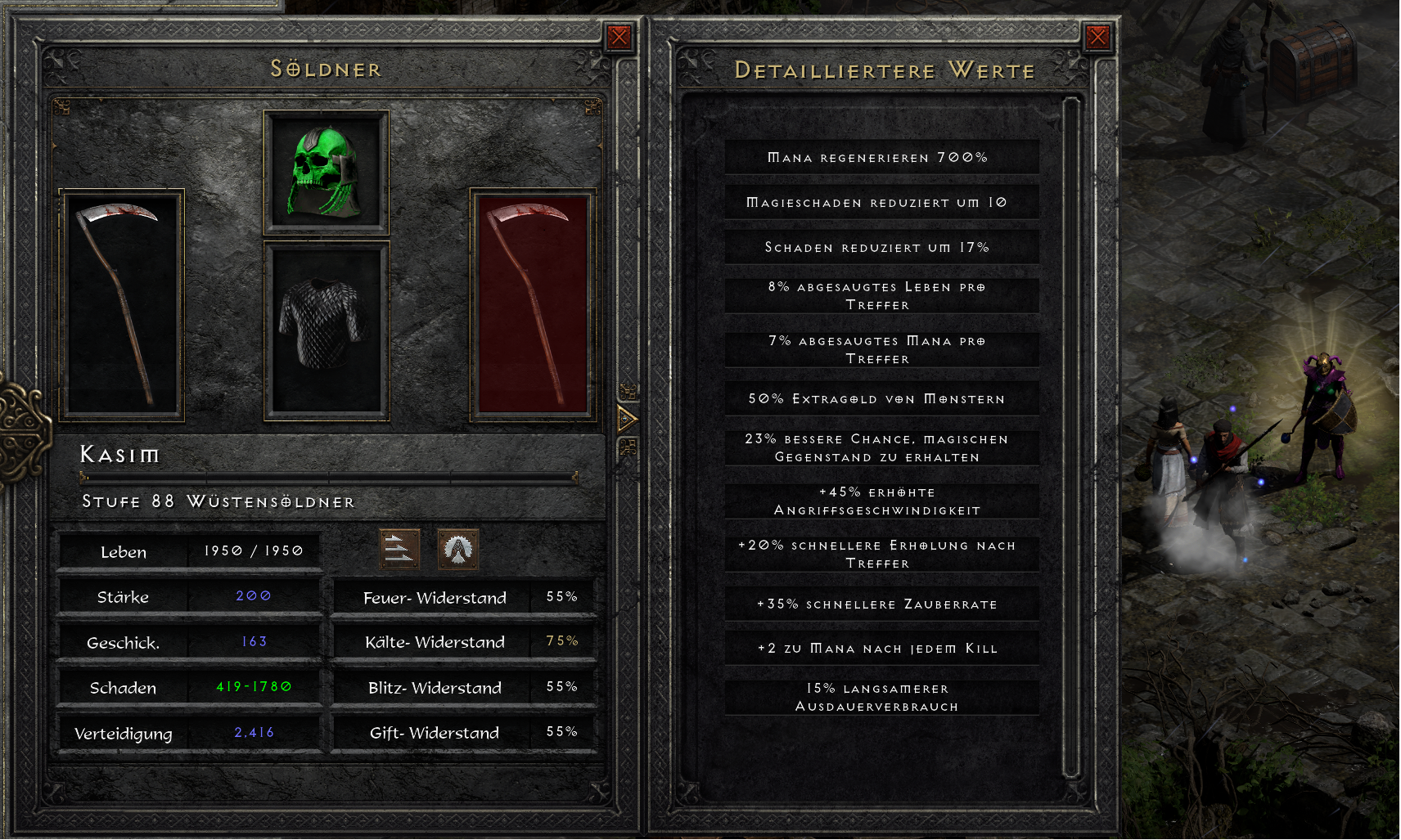
Task: Click the Detailliertere Werte heading
Action: (883, 70)
